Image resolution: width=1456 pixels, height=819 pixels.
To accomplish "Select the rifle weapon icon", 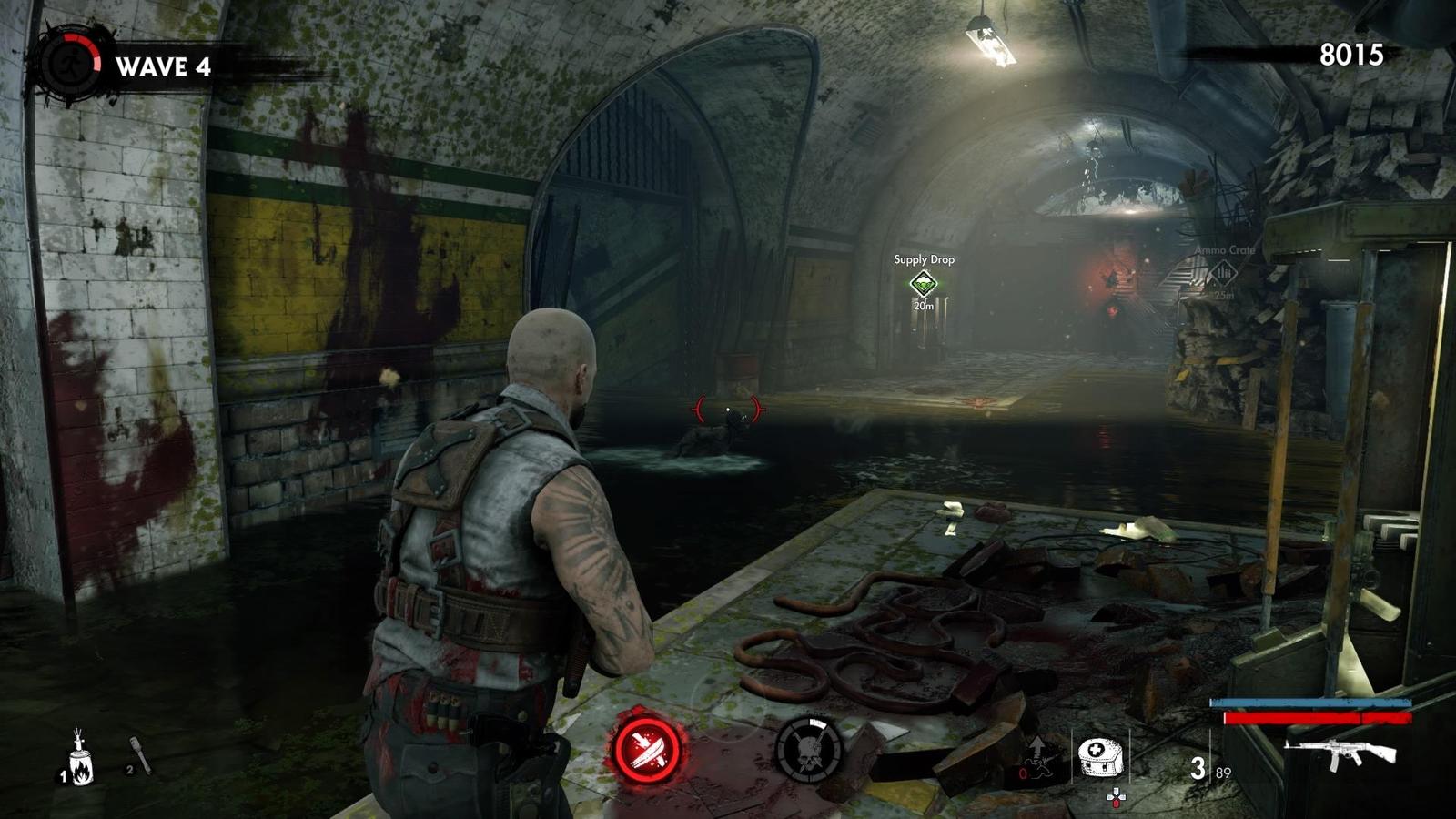I will pyautogui.click(x=1340, y=753).
